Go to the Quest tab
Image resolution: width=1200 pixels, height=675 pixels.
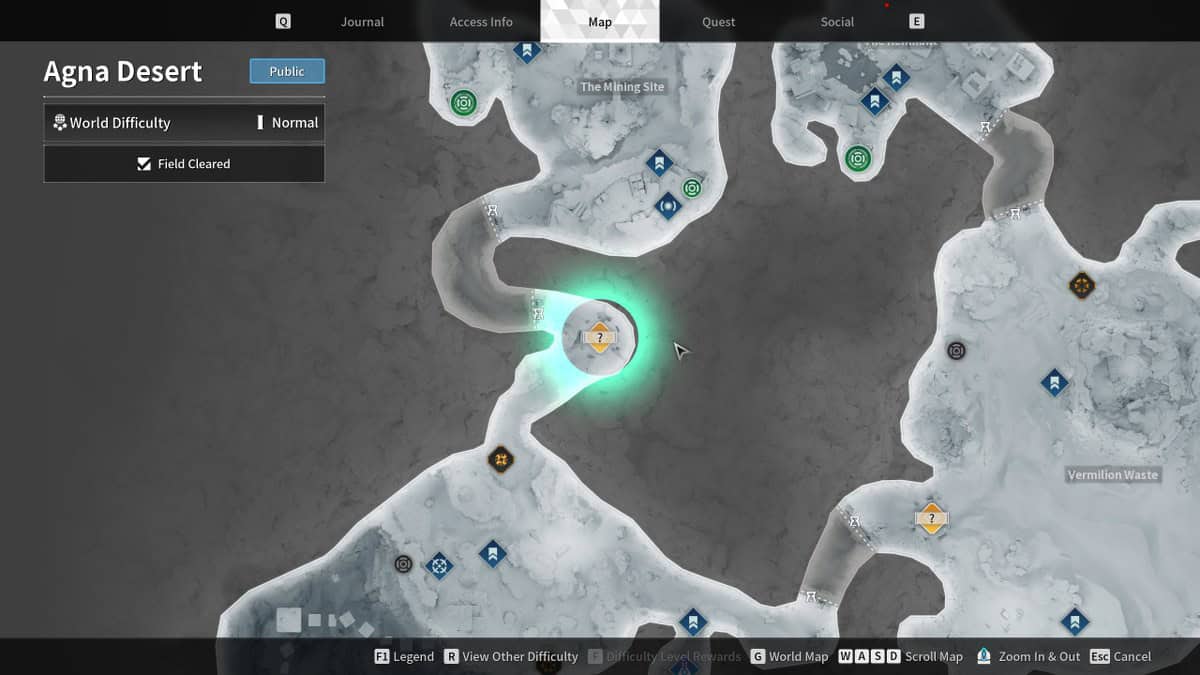coord(718,22)
